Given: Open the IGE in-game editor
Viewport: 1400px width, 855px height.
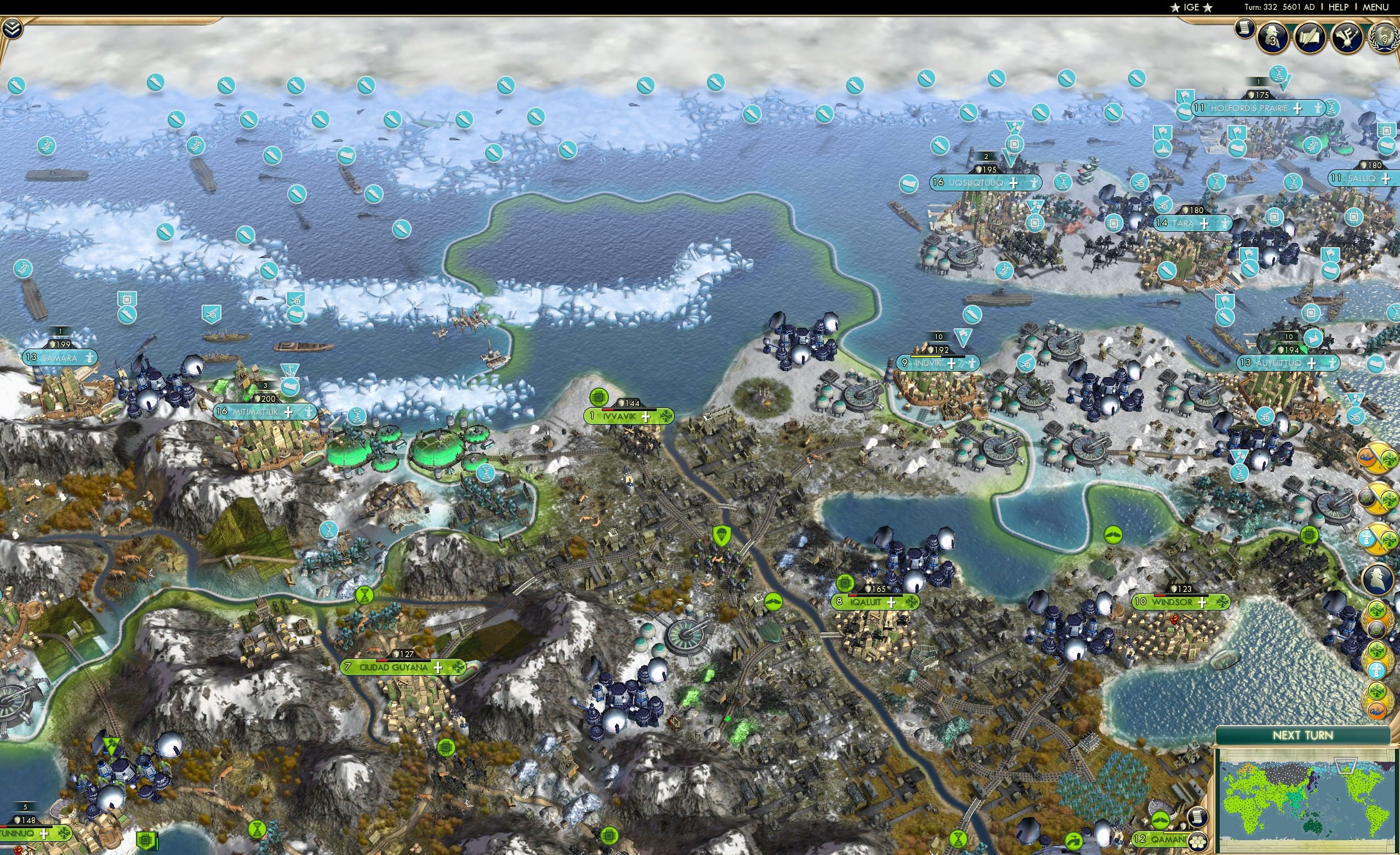Looking at the screenshot, I should tap(1192, 7).
